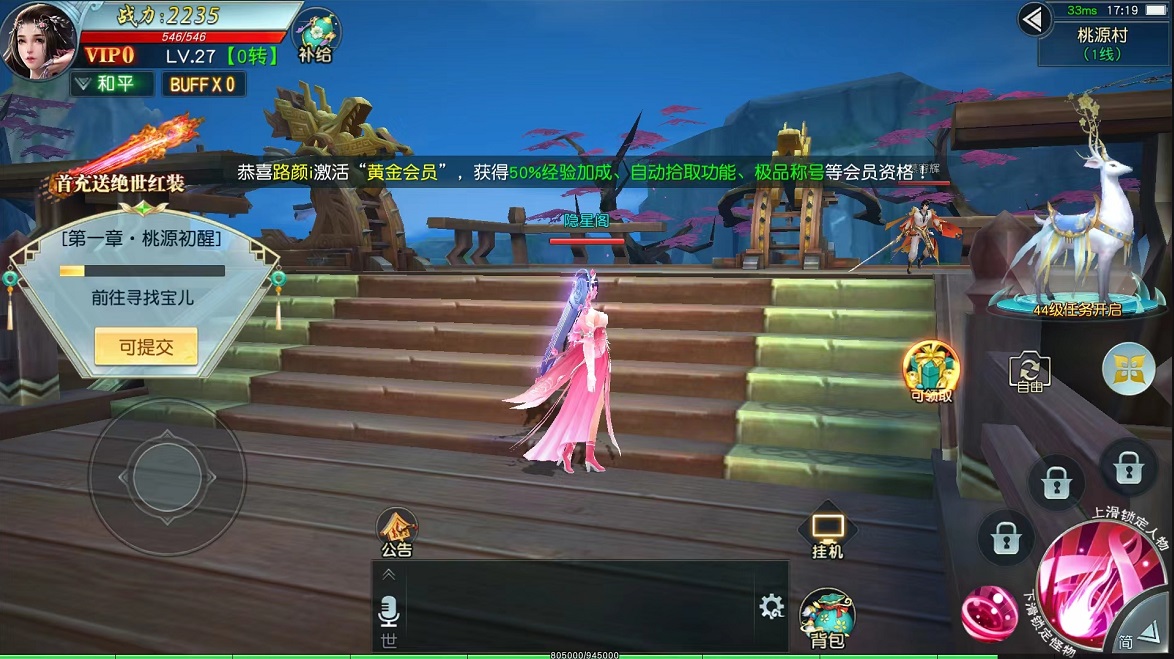This screenshot has height=659, width=1174.
Task: Use the red orb potion skill
Action: 988,613
